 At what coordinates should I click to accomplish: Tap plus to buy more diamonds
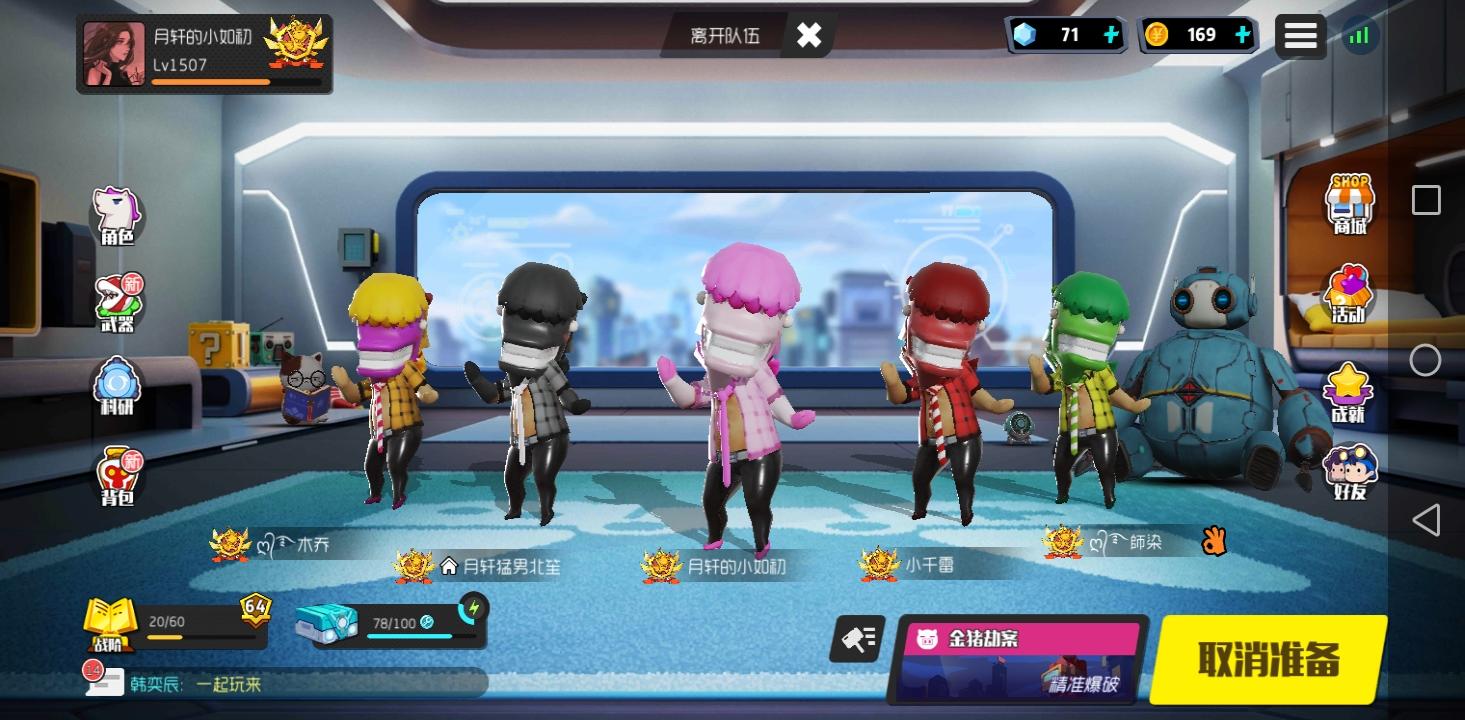point(1109,34)
